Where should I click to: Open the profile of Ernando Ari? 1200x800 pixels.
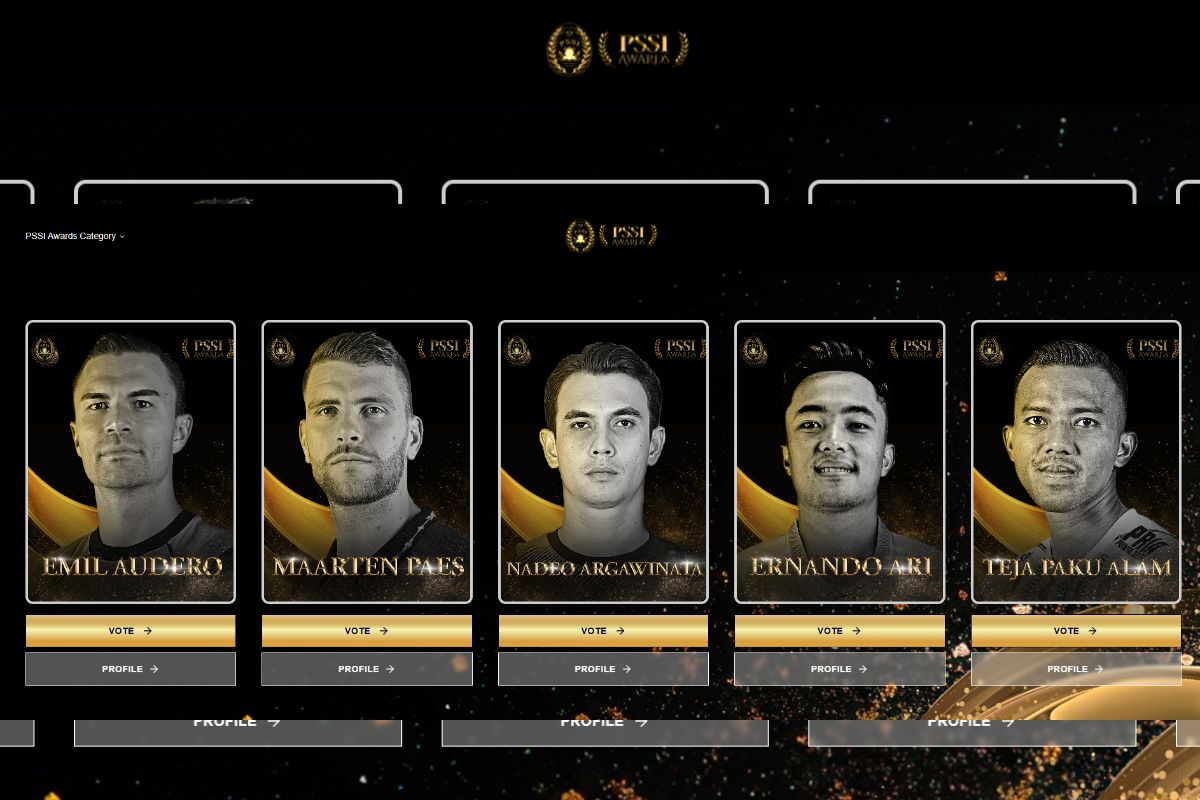tap(839, 669)
